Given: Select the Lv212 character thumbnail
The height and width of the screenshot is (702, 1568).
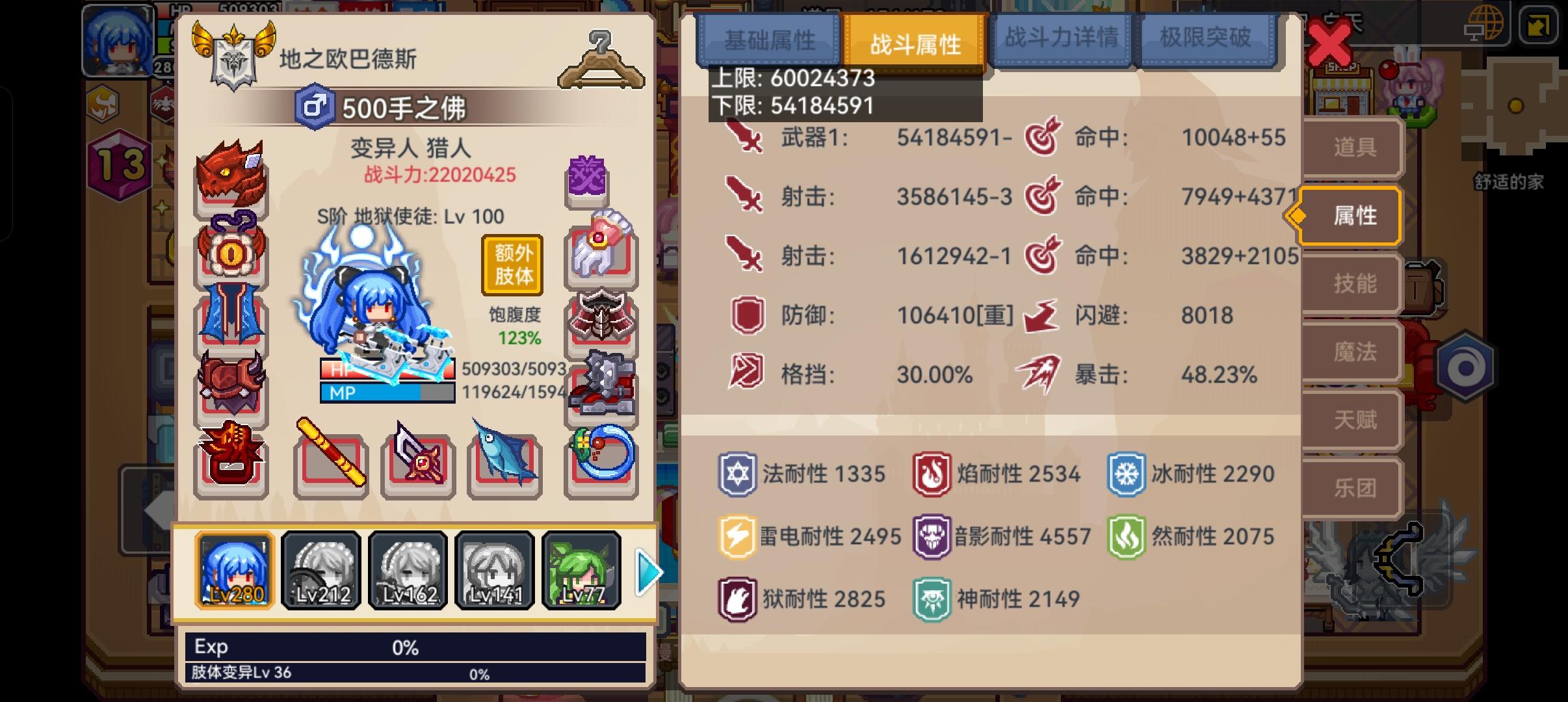Looking at the screenshot, I should (321, 569).
